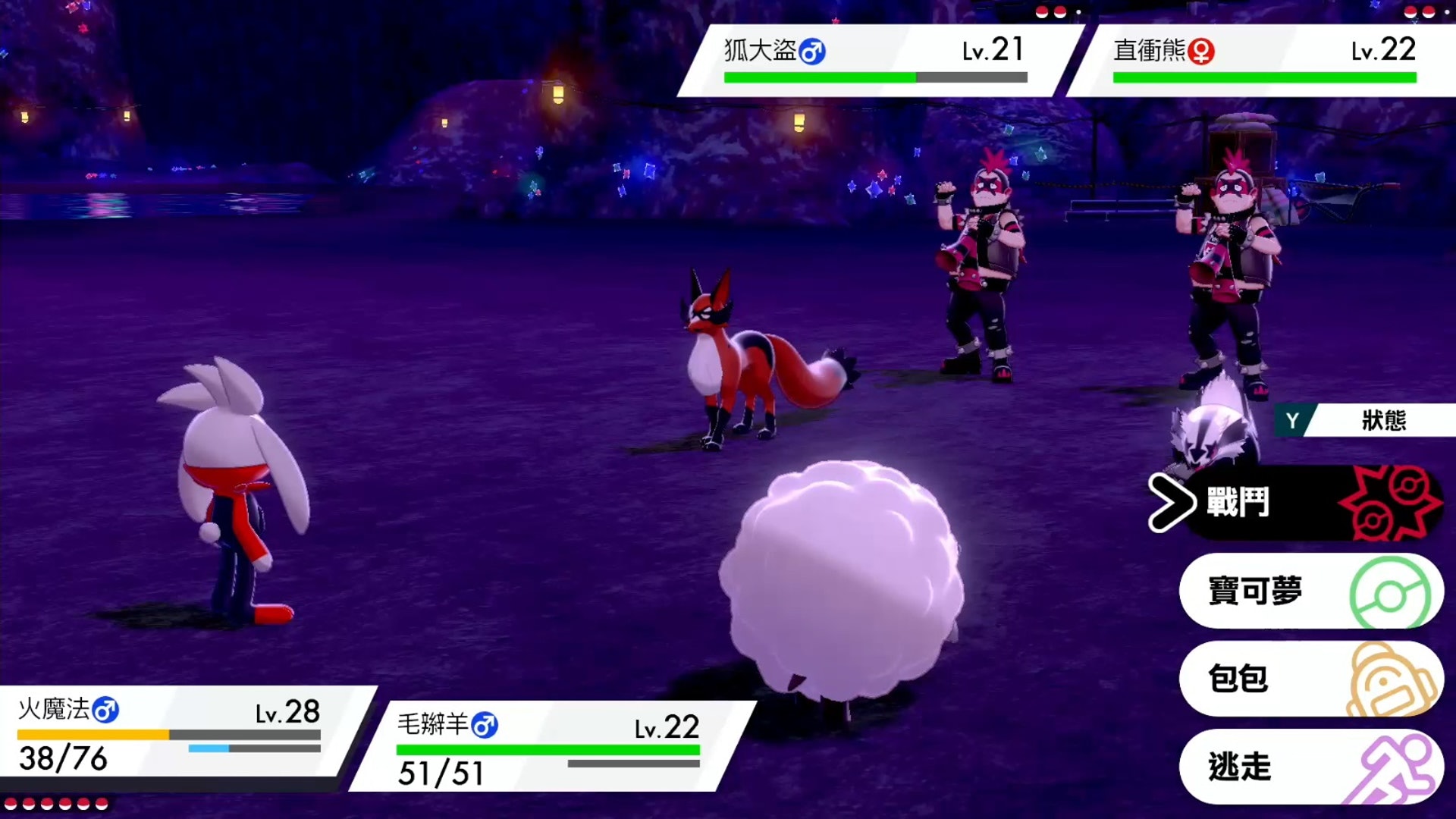
Task: Open the 包包 (Bag) menu
Action: point(1310,679)
